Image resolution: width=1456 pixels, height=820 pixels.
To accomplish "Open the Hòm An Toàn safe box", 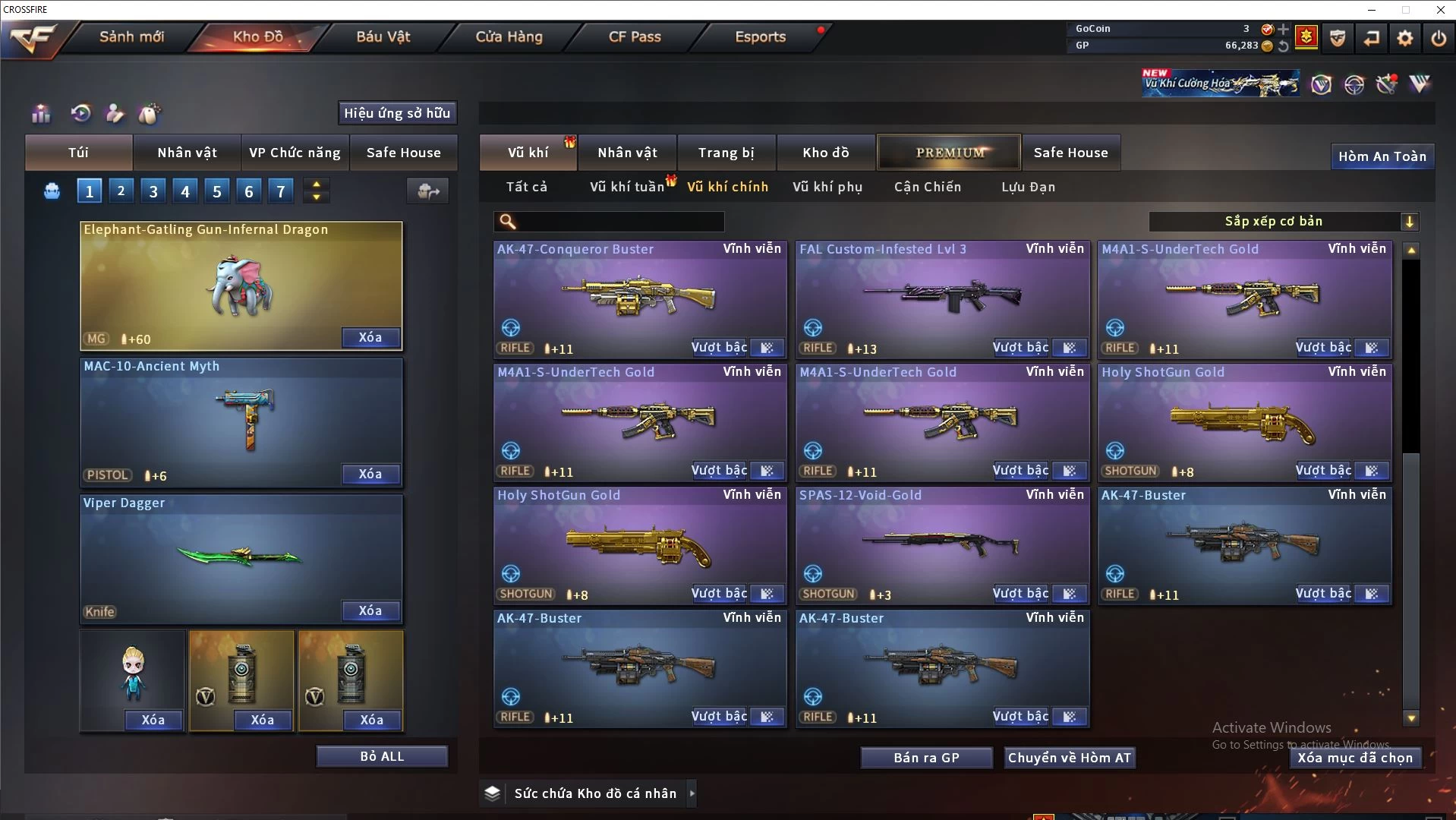I will (1382, 156).
